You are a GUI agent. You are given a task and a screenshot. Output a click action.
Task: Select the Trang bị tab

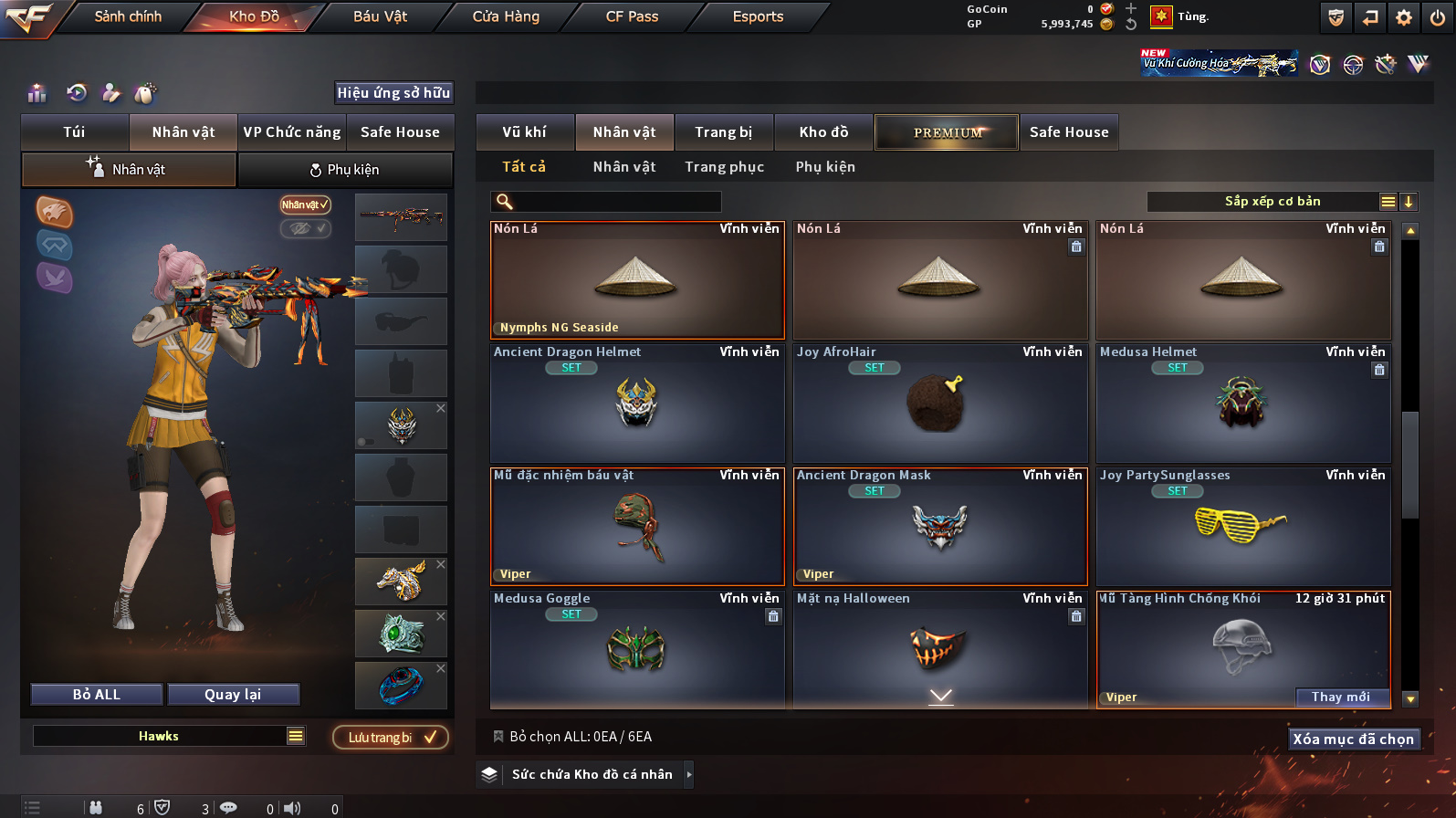click(x=723, y=132)
